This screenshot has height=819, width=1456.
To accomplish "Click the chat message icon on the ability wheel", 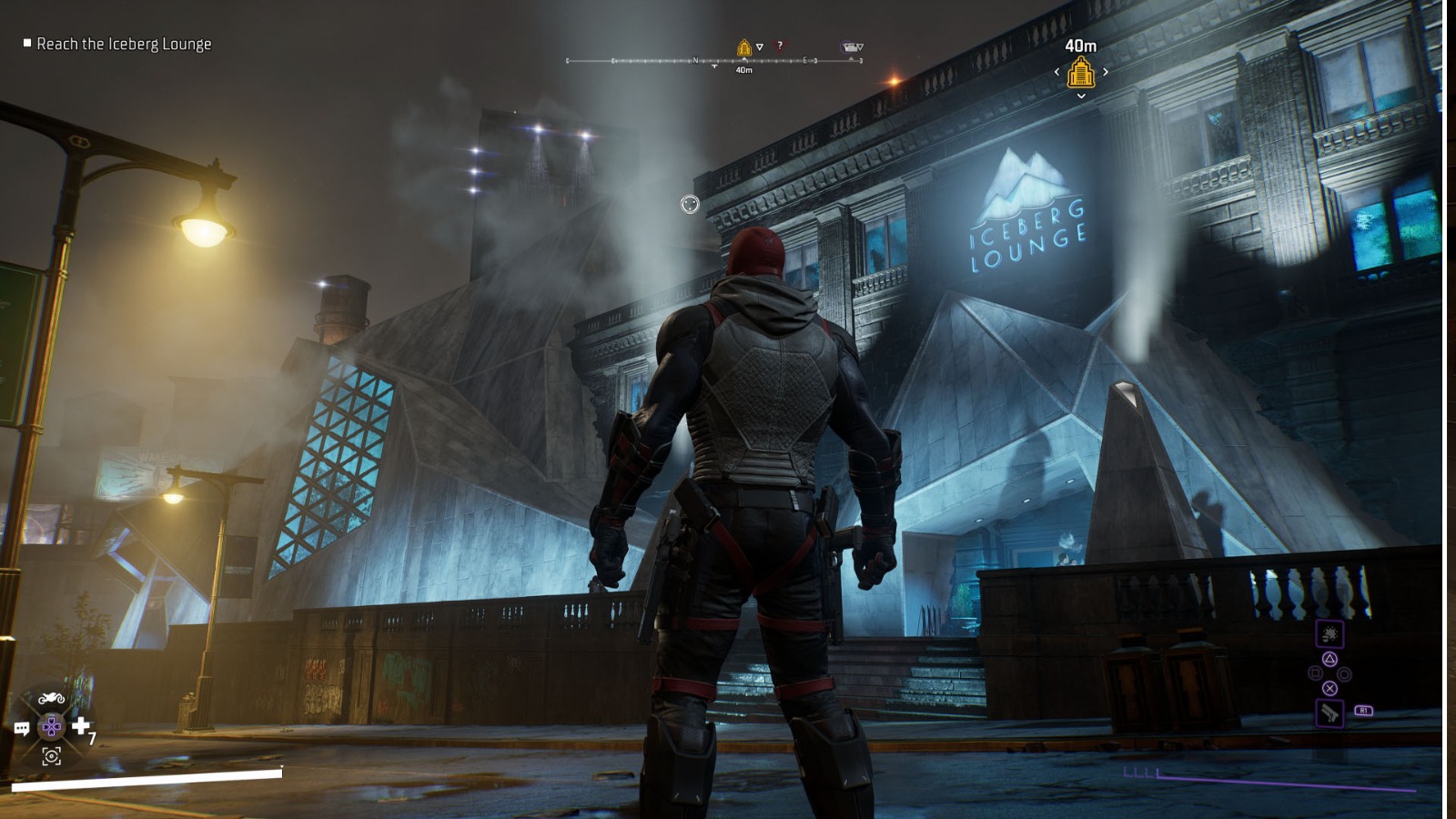I will pos(21,728).
